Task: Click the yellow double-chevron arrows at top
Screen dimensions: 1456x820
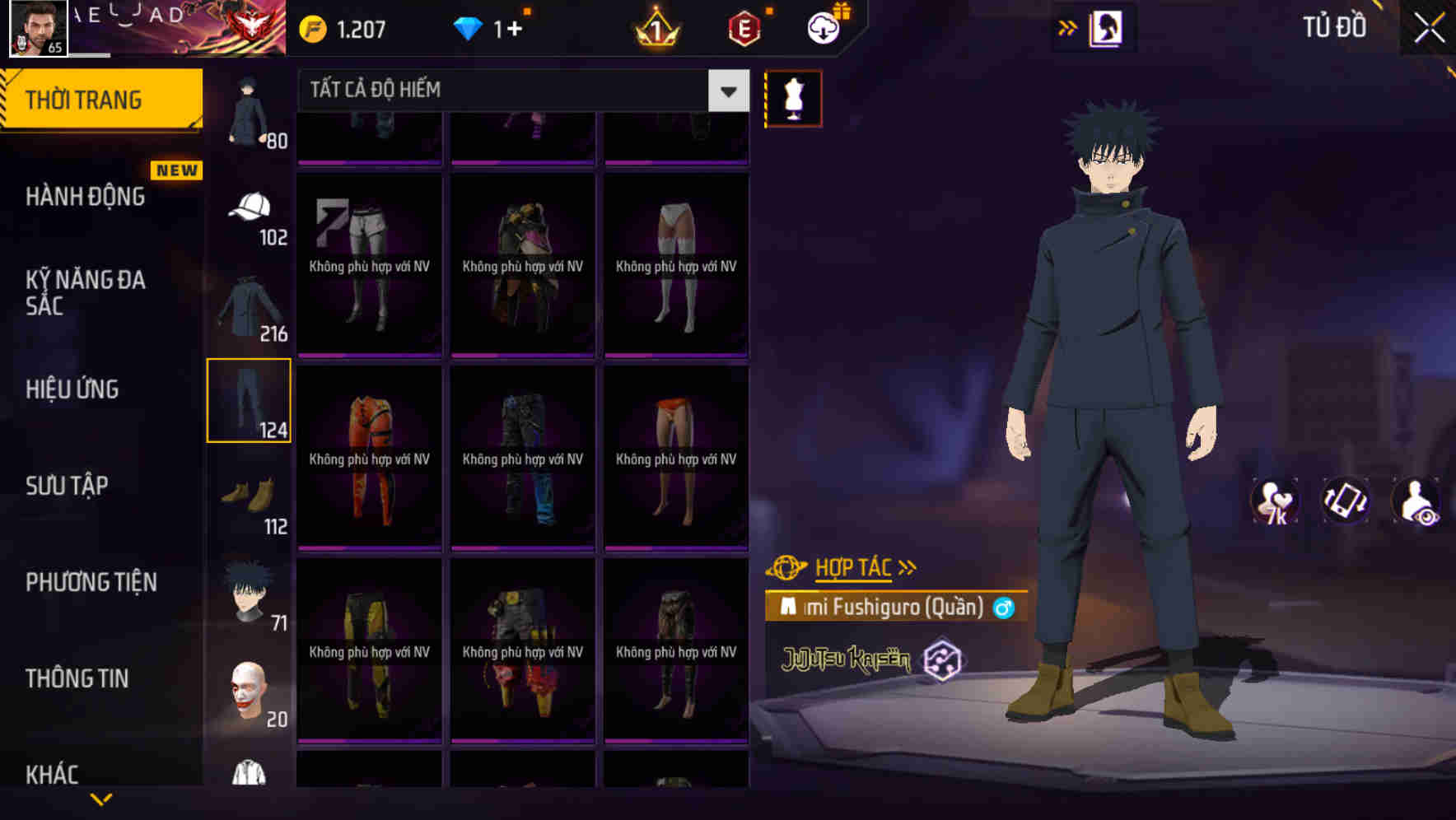Action: (1068, 26)
